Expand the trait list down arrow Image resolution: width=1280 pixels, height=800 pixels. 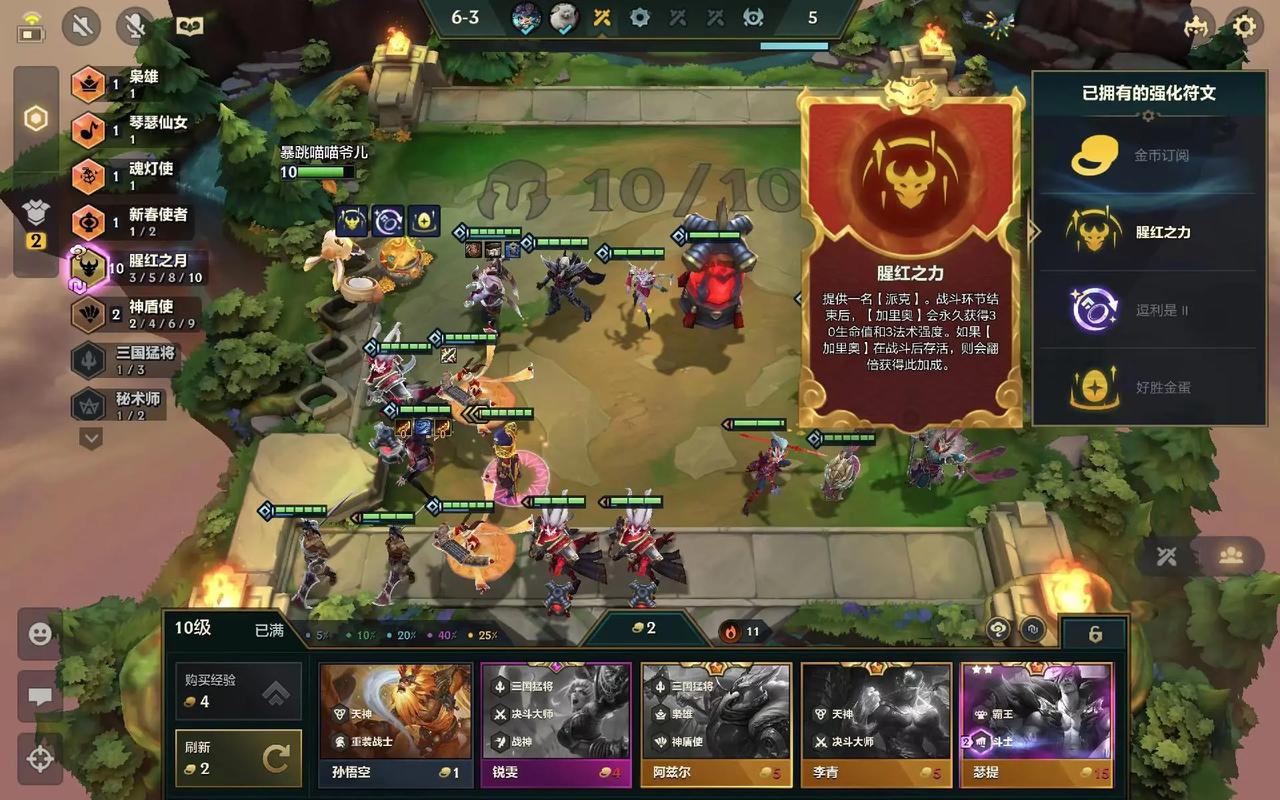coord(91,438)
